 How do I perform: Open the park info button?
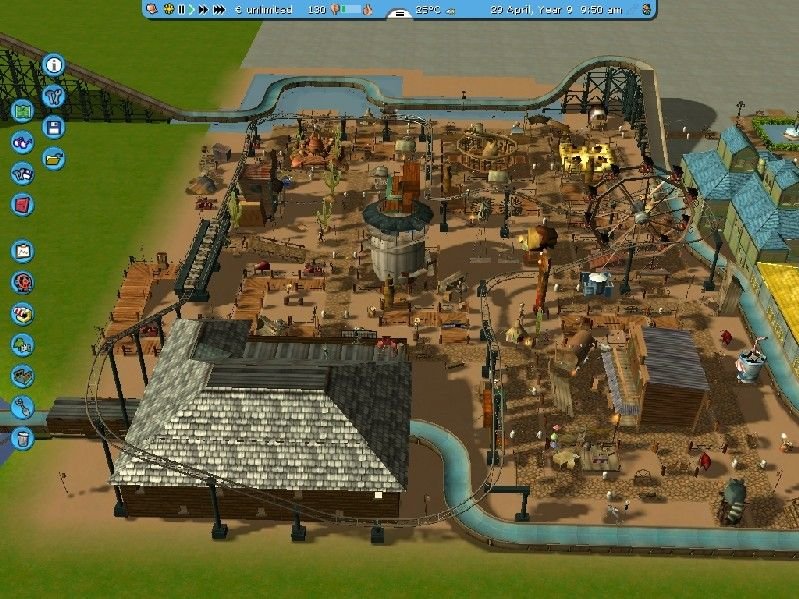pyautogui.click(x=54, y=65)
